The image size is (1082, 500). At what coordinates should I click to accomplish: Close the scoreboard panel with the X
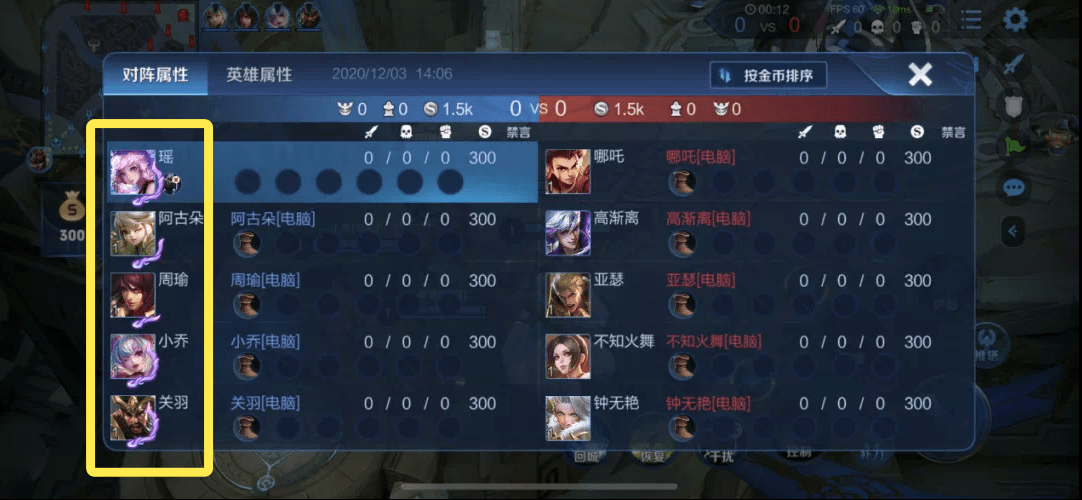coord(920,74)
